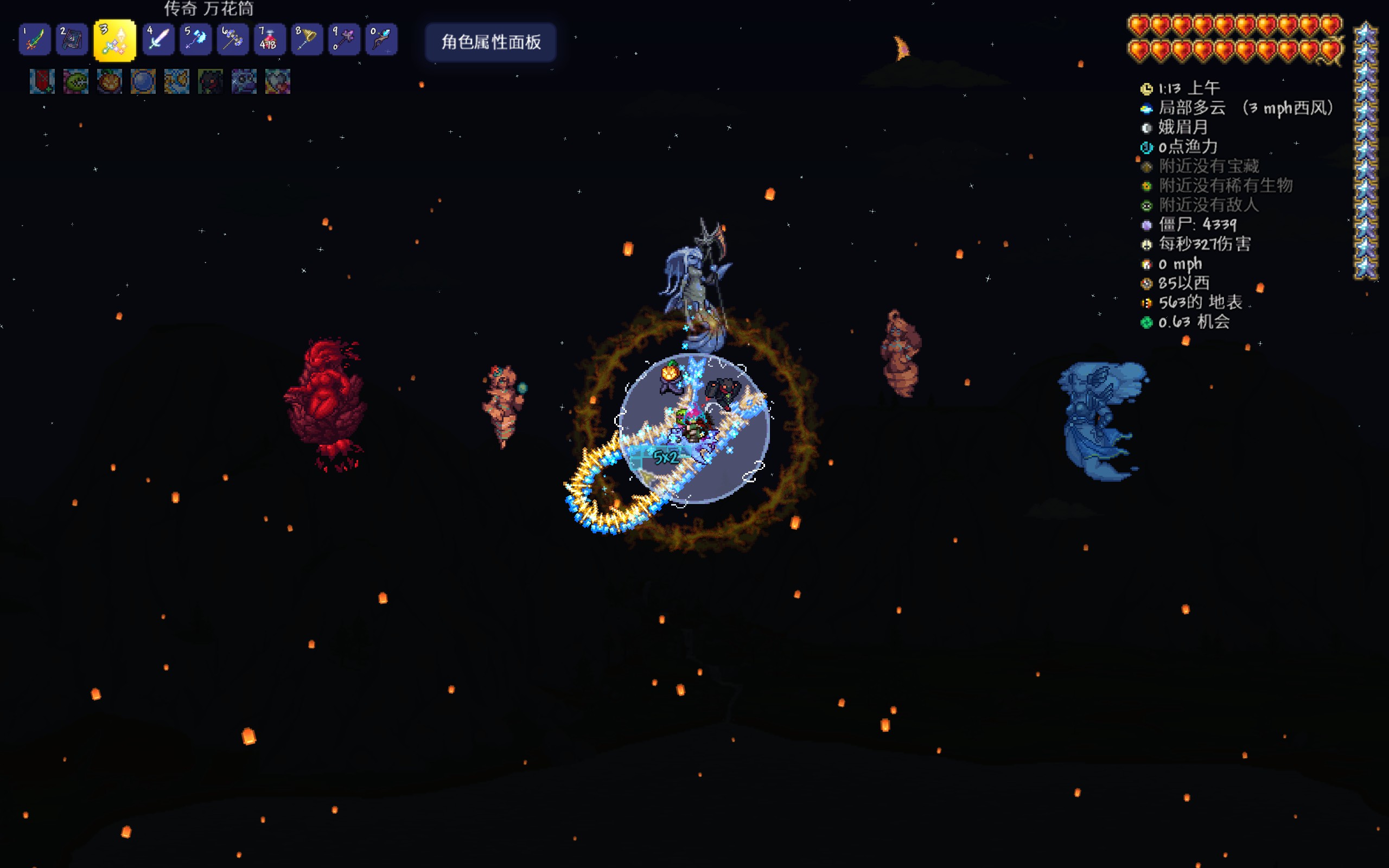Image resolution: width=1389 pixels, height=868 pixels.
Task: Click the golden wing buff icon
Action: (x=177, y=81)
